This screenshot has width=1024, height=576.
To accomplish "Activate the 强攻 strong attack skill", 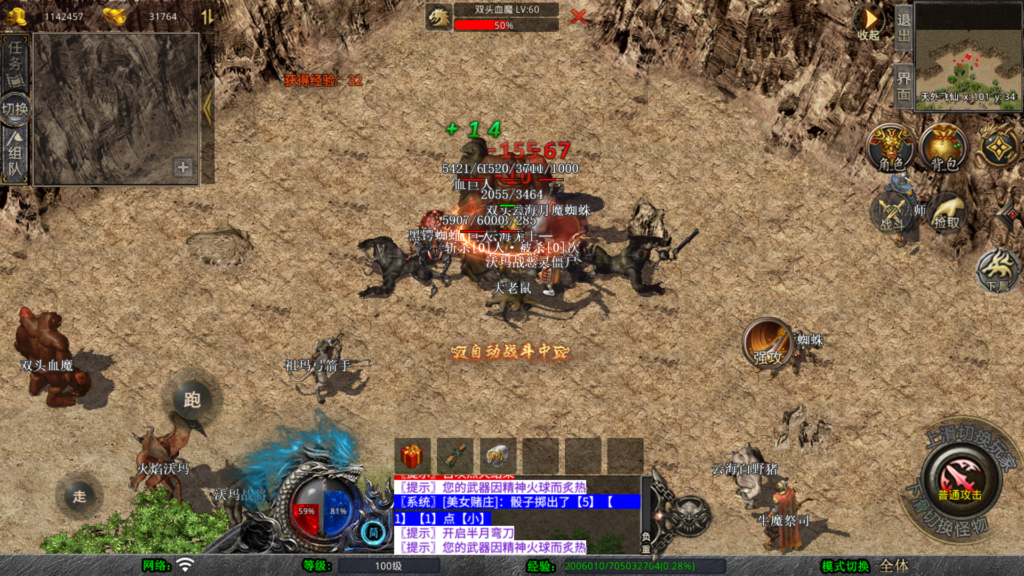I will pos(767,343).
